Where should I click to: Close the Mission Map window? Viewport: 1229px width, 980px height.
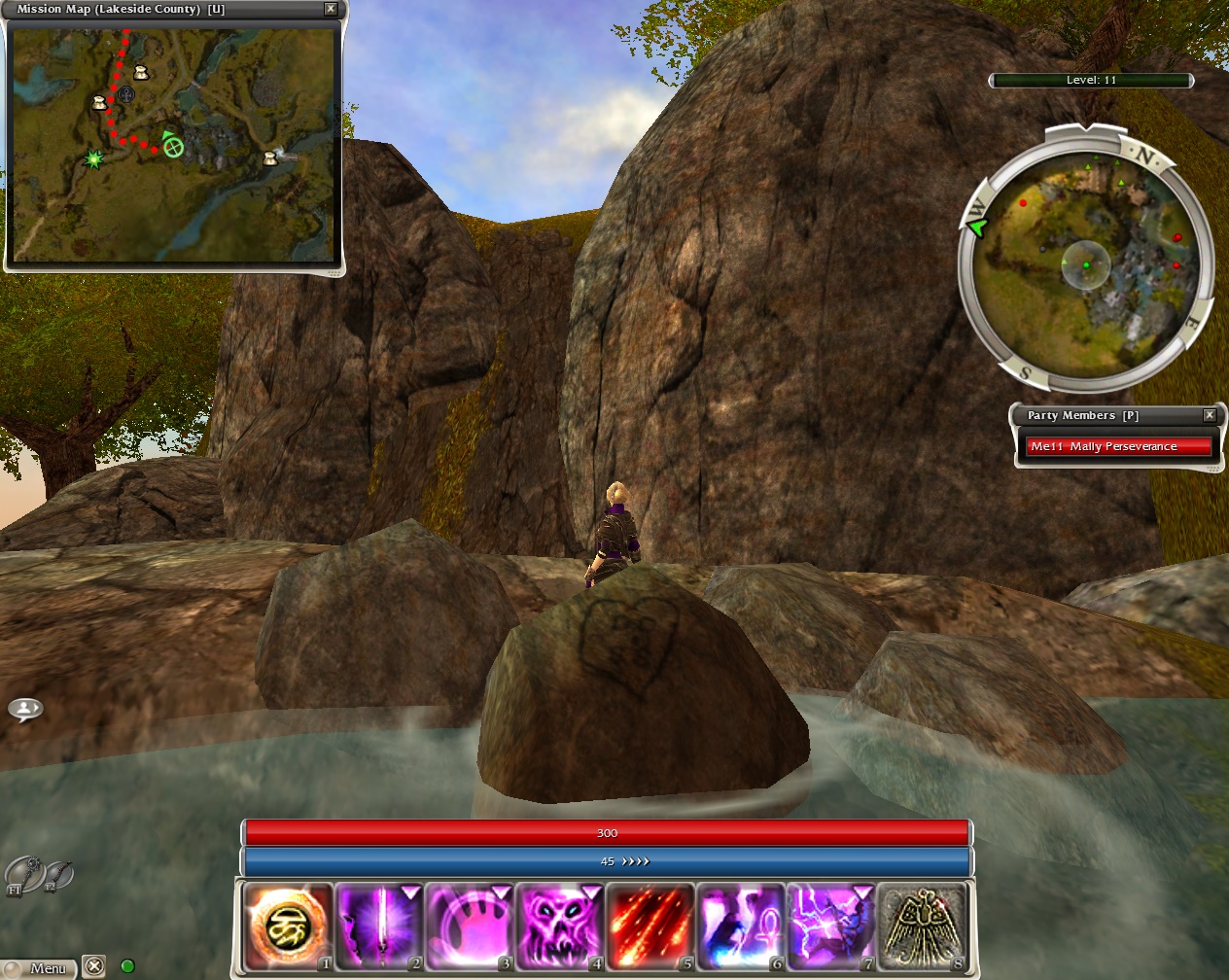coord(331,9)
